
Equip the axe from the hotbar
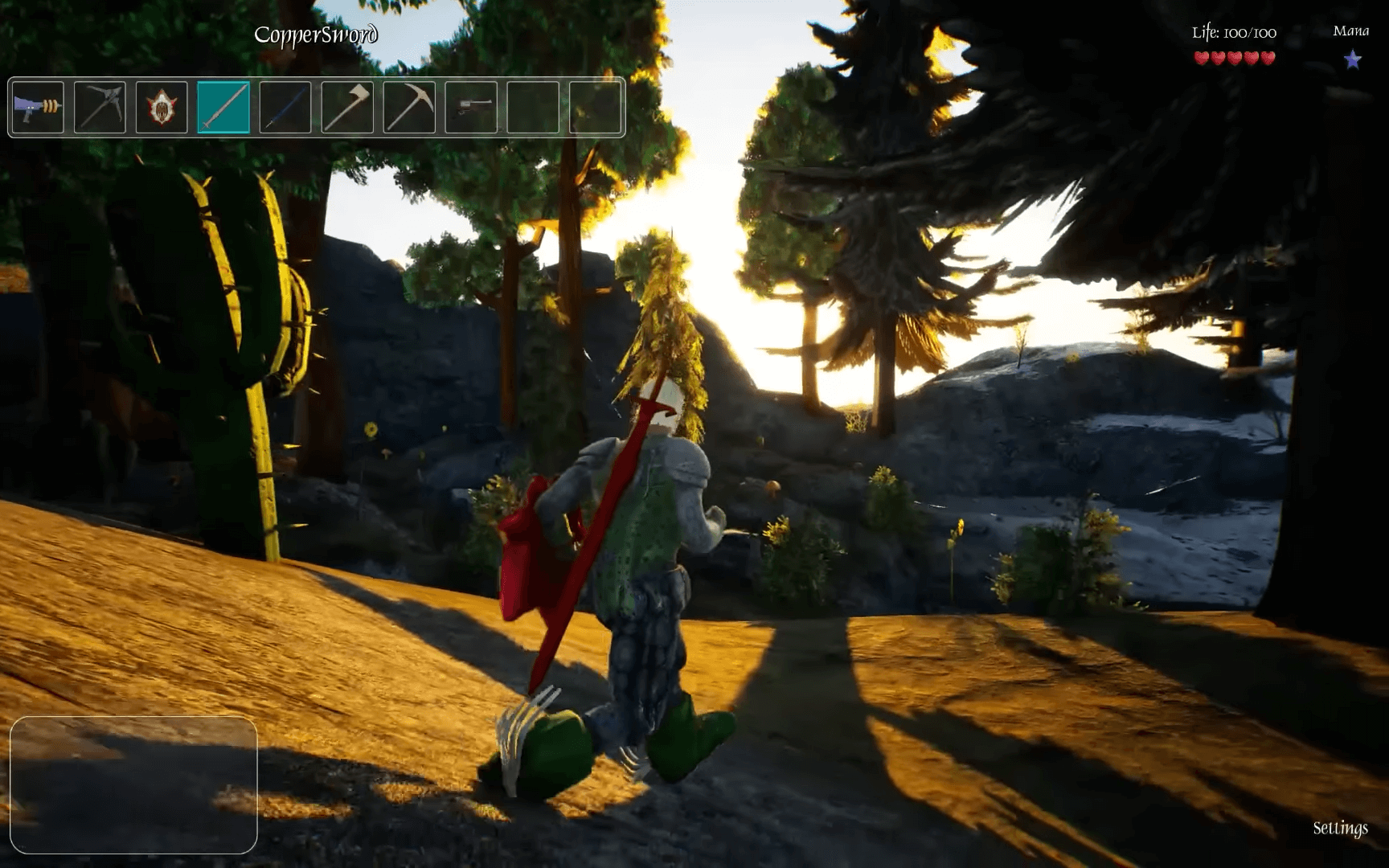point(347,107)
